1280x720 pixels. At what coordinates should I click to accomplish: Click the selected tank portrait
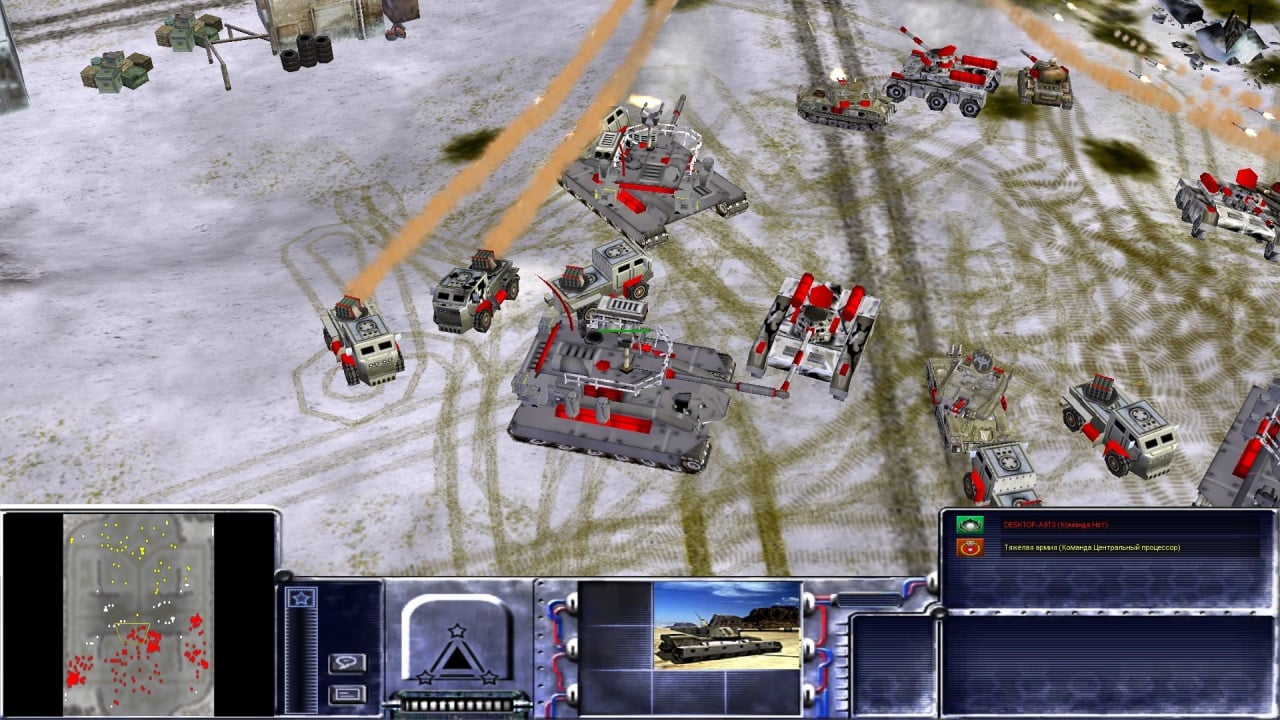click(726, 624)
